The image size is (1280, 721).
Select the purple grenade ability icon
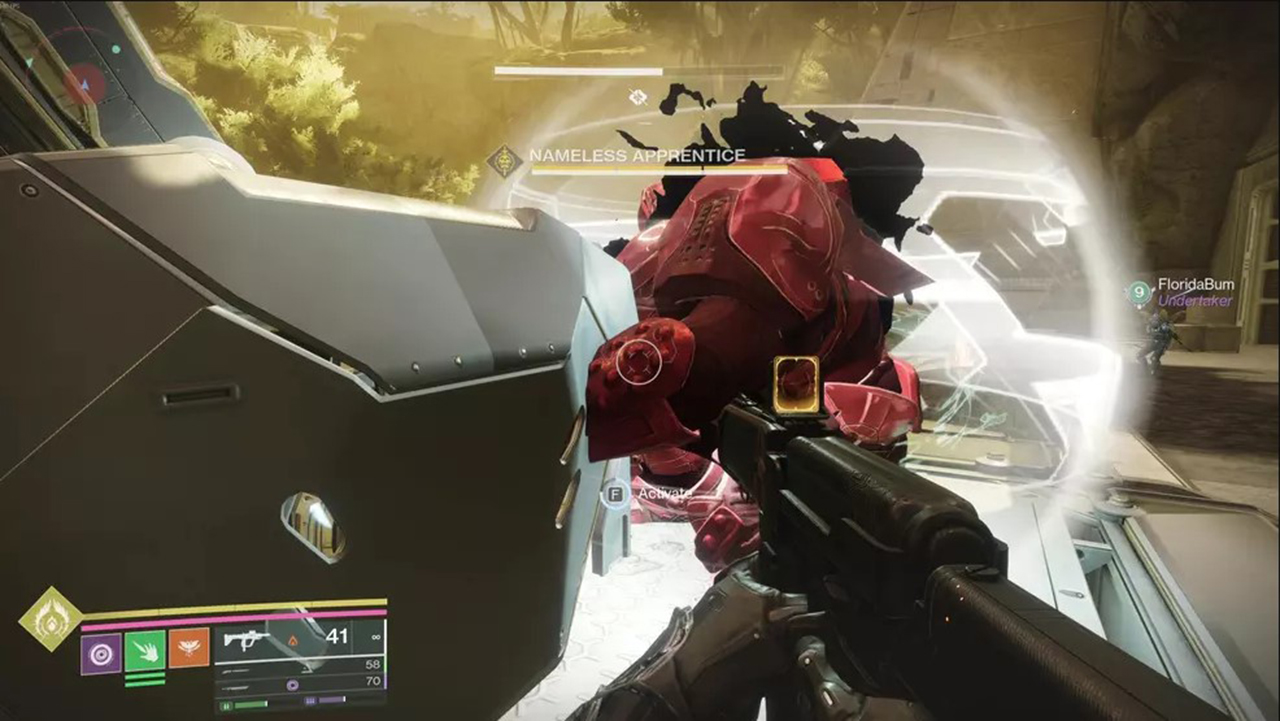100,650
